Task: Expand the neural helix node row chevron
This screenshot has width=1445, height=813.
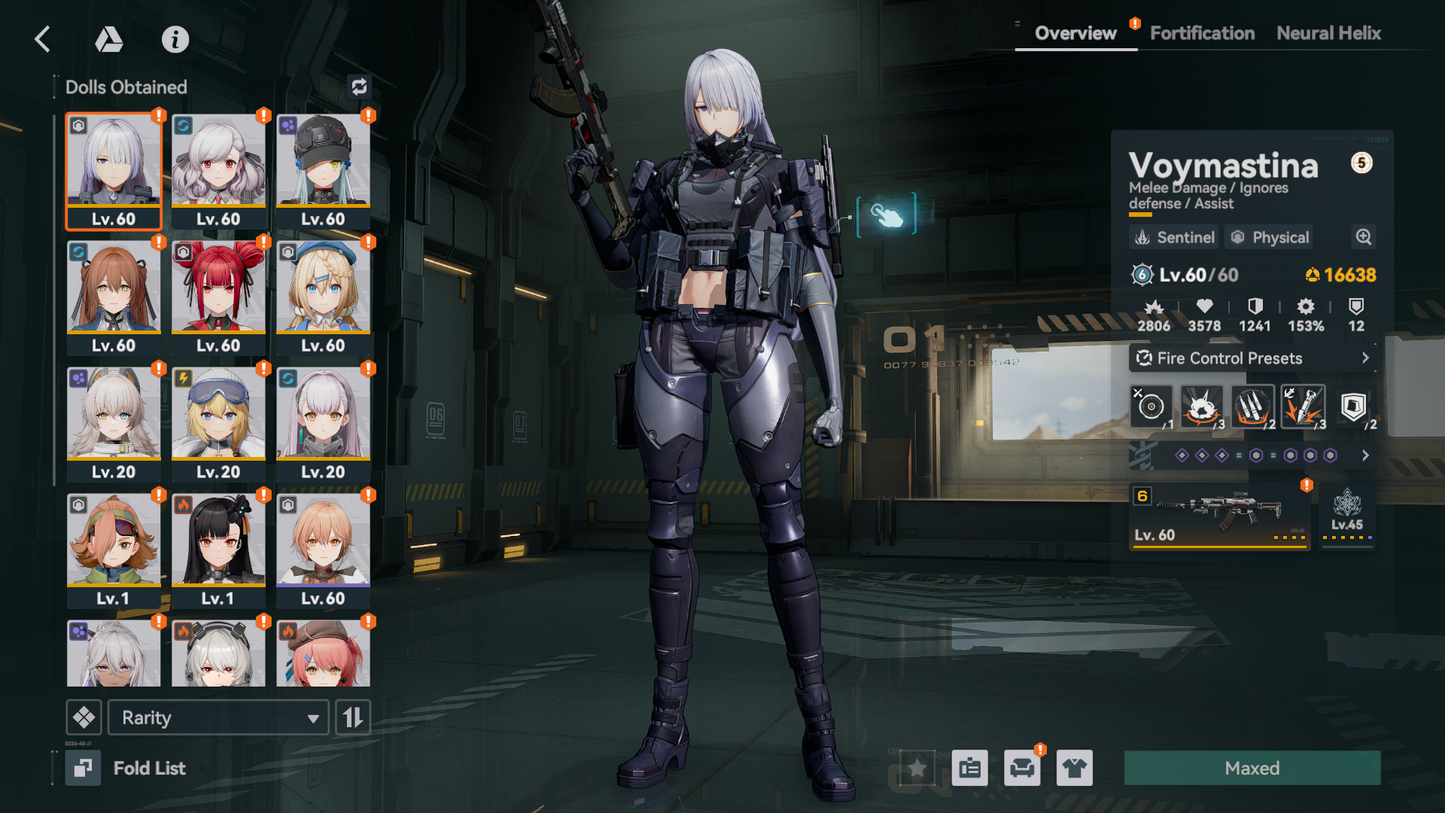Action: pos(1364,455)
